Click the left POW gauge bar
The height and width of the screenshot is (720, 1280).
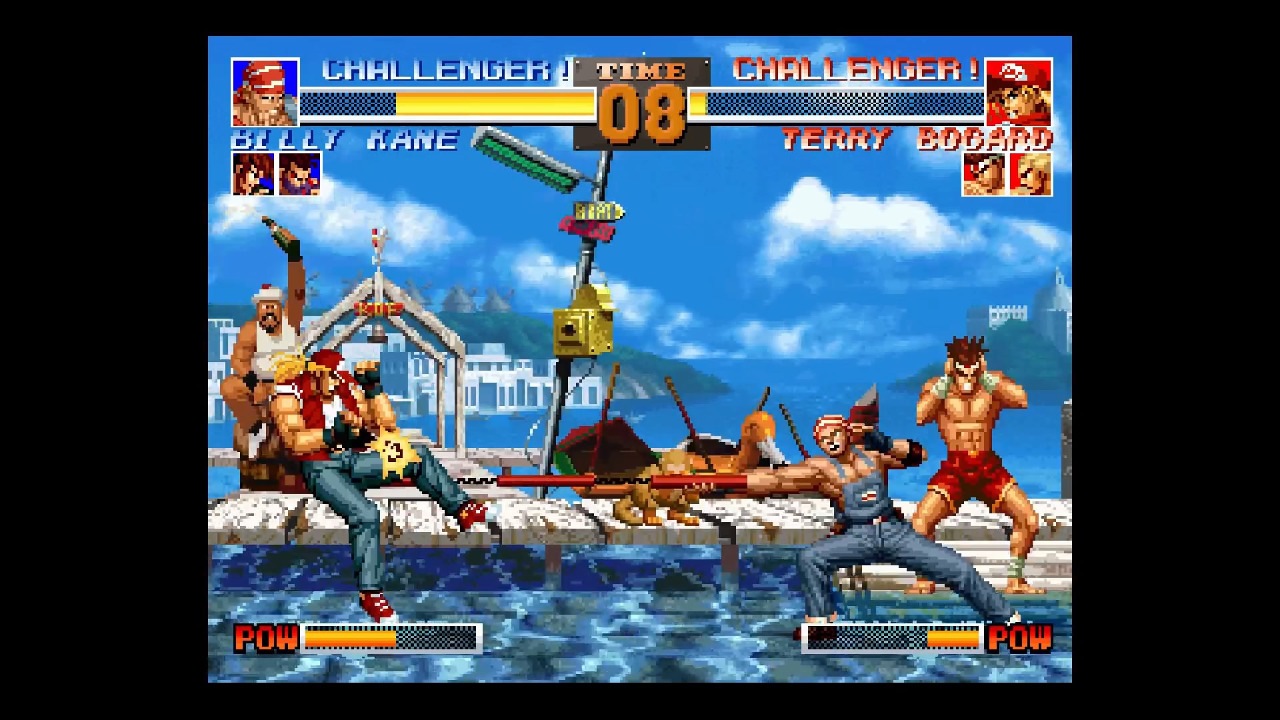tap(390, 638)
